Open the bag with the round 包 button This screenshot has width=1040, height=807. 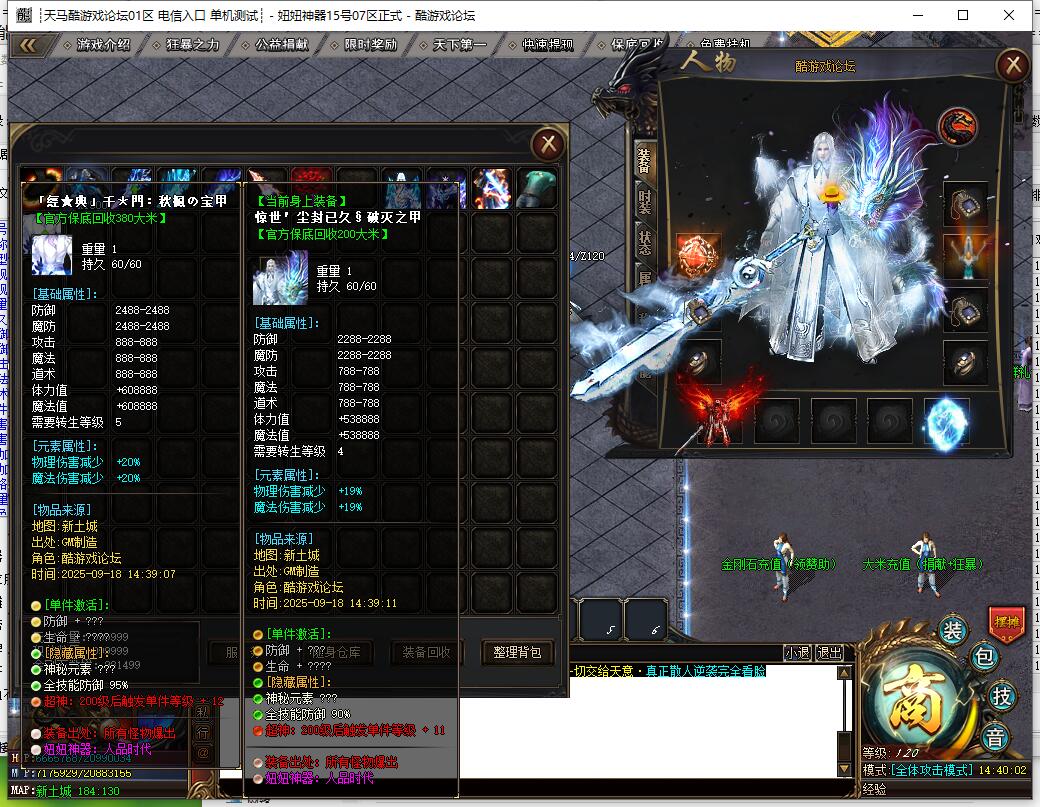tap(984, 657)
